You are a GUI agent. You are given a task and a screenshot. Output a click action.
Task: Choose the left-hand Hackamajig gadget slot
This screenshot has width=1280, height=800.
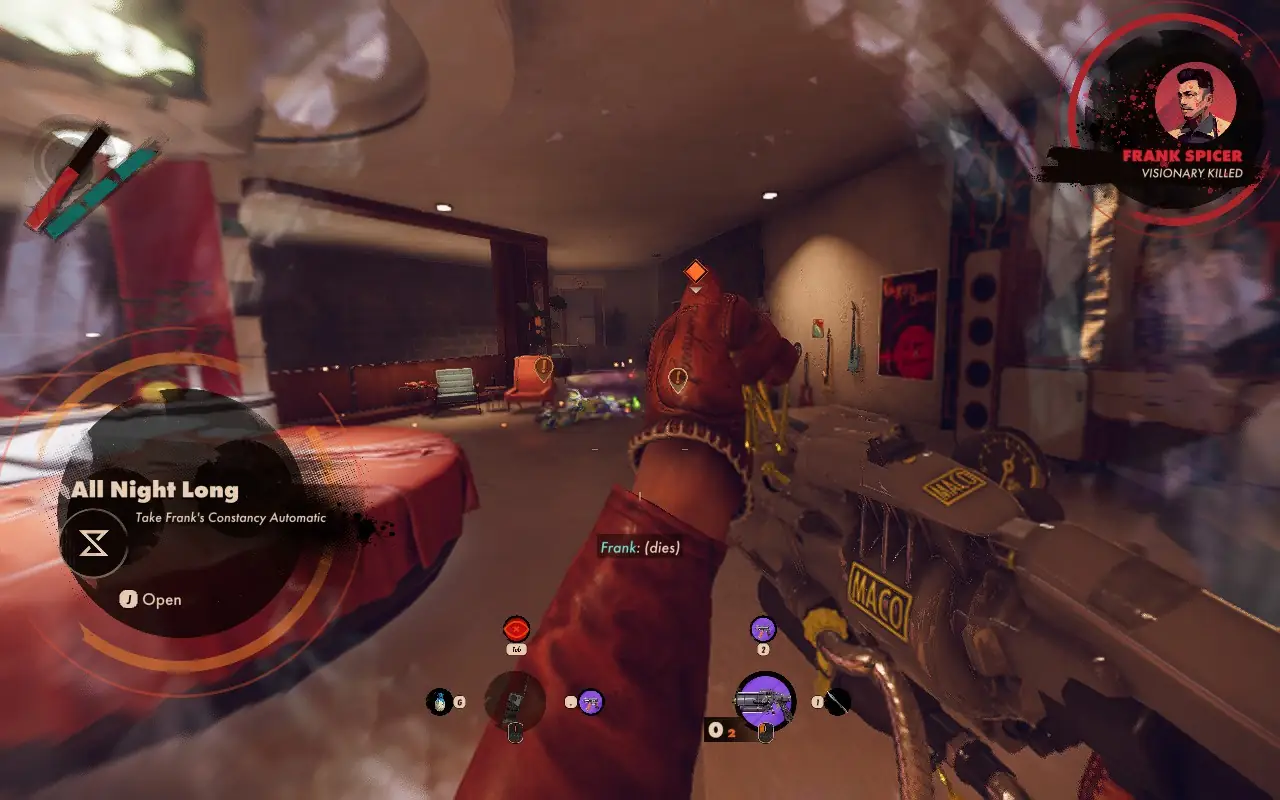tap(515, 701)
